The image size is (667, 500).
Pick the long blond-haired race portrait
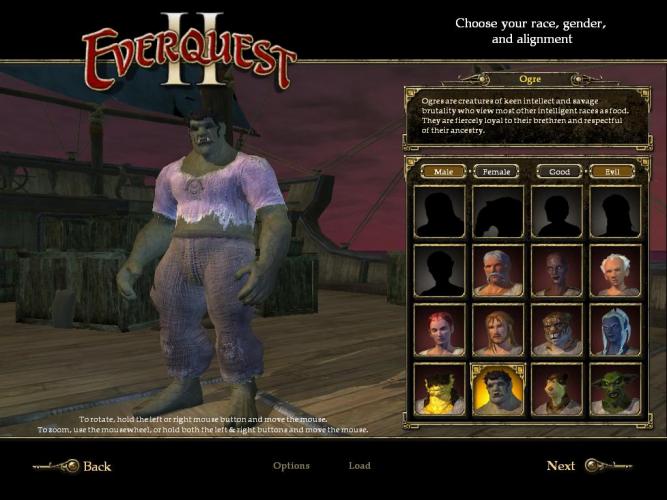497,330
